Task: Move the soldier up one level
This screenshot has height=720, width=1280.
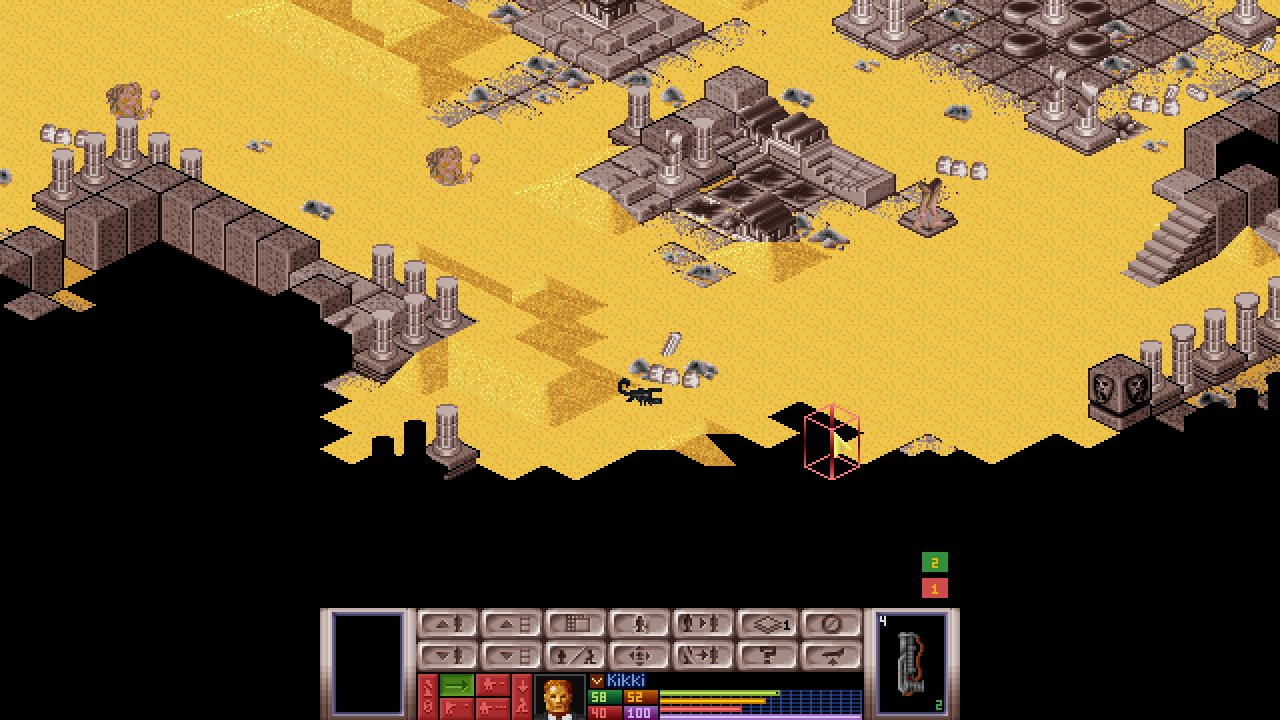Action: tap(447, 624)
